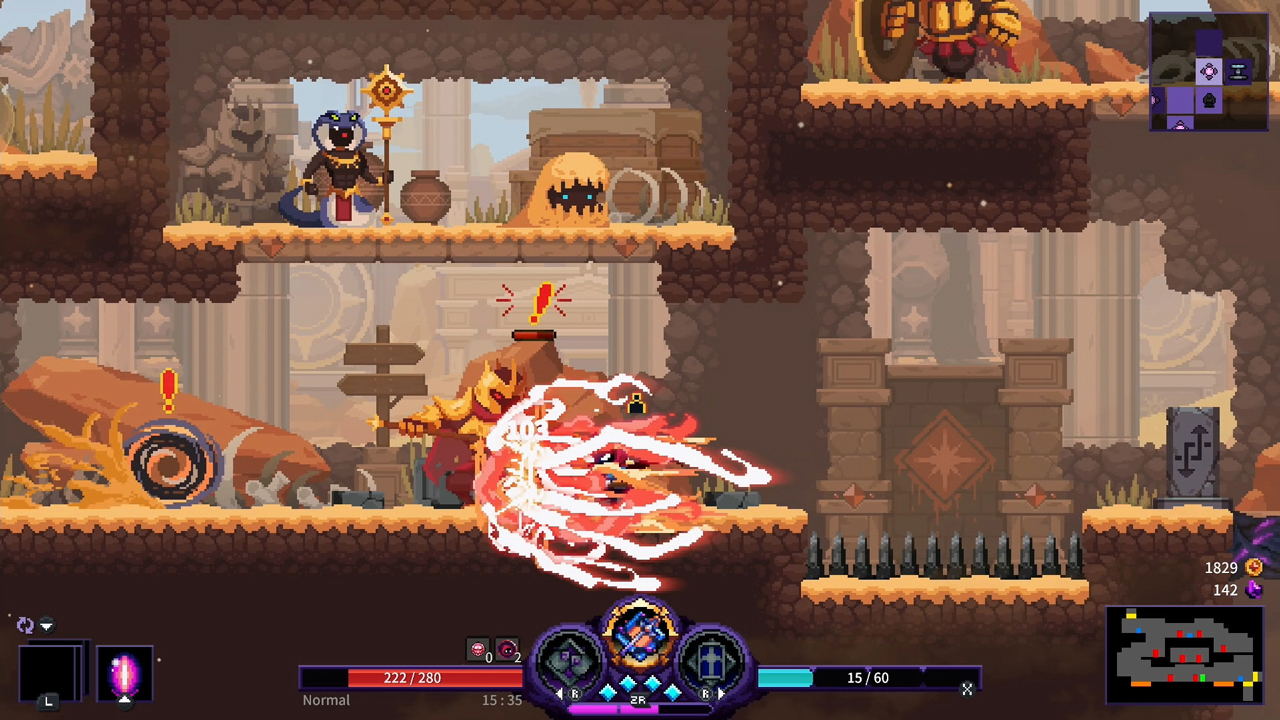Toggle the X indicator beside the energy bar
Image resolution: width=1280 pixels, height=720 pixels.
coord(967,690)
